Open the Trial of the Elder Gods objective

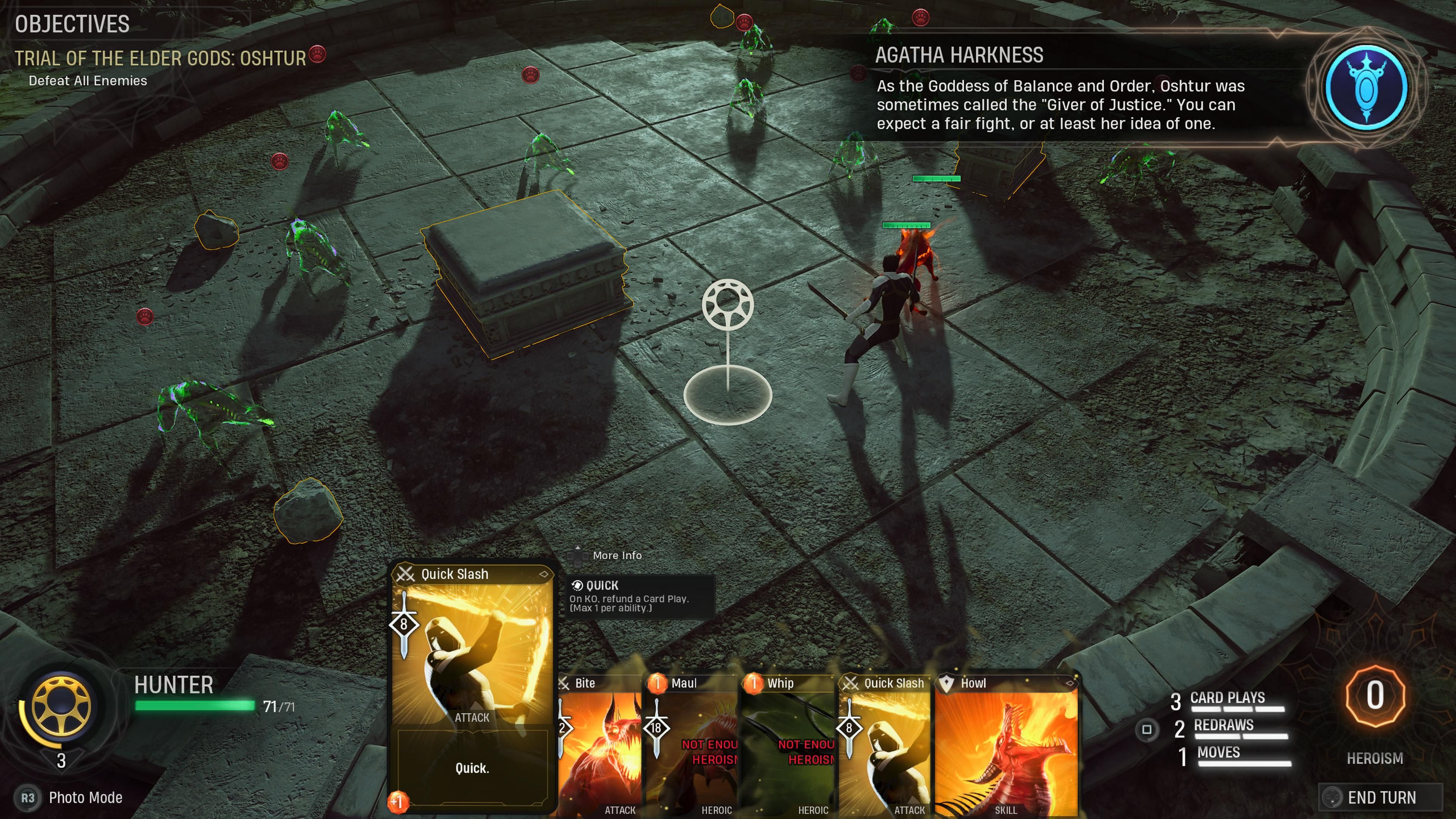click(x=160, y=58)
